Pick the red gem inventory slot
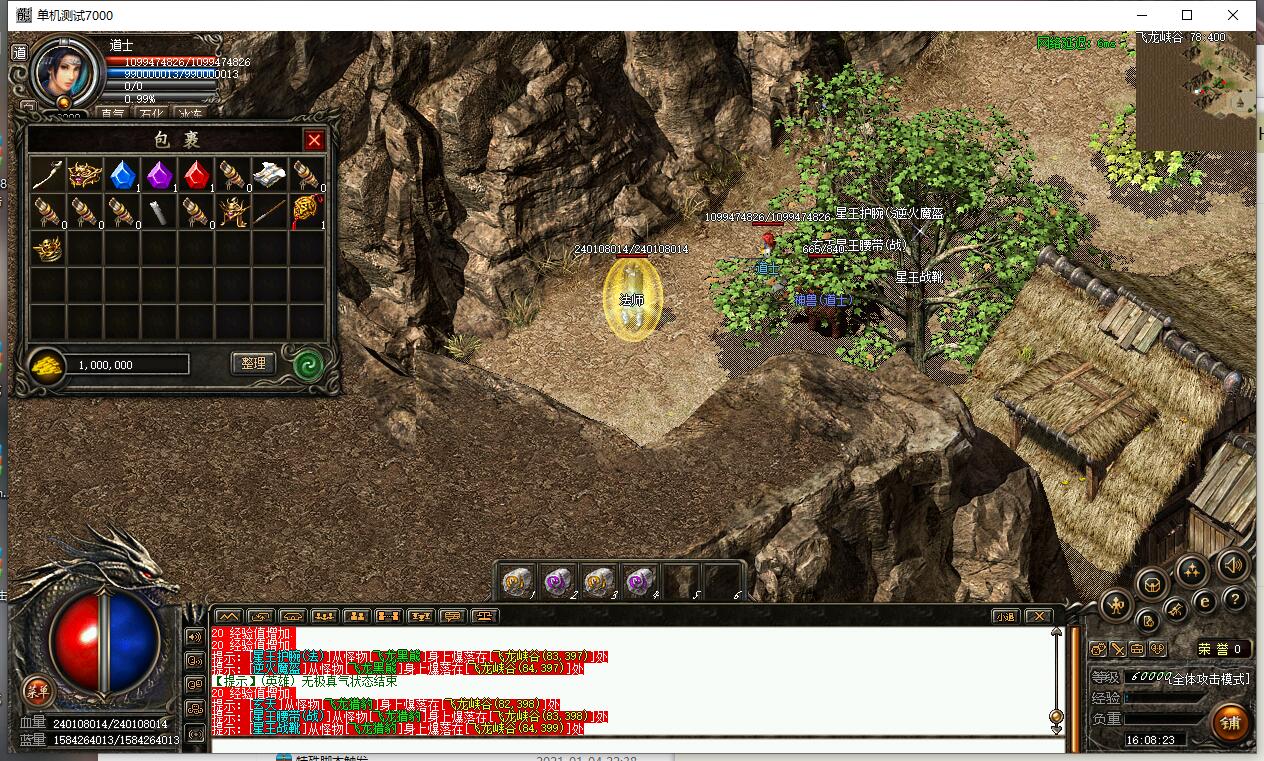 pyautogui.click(x=196, y=175)
